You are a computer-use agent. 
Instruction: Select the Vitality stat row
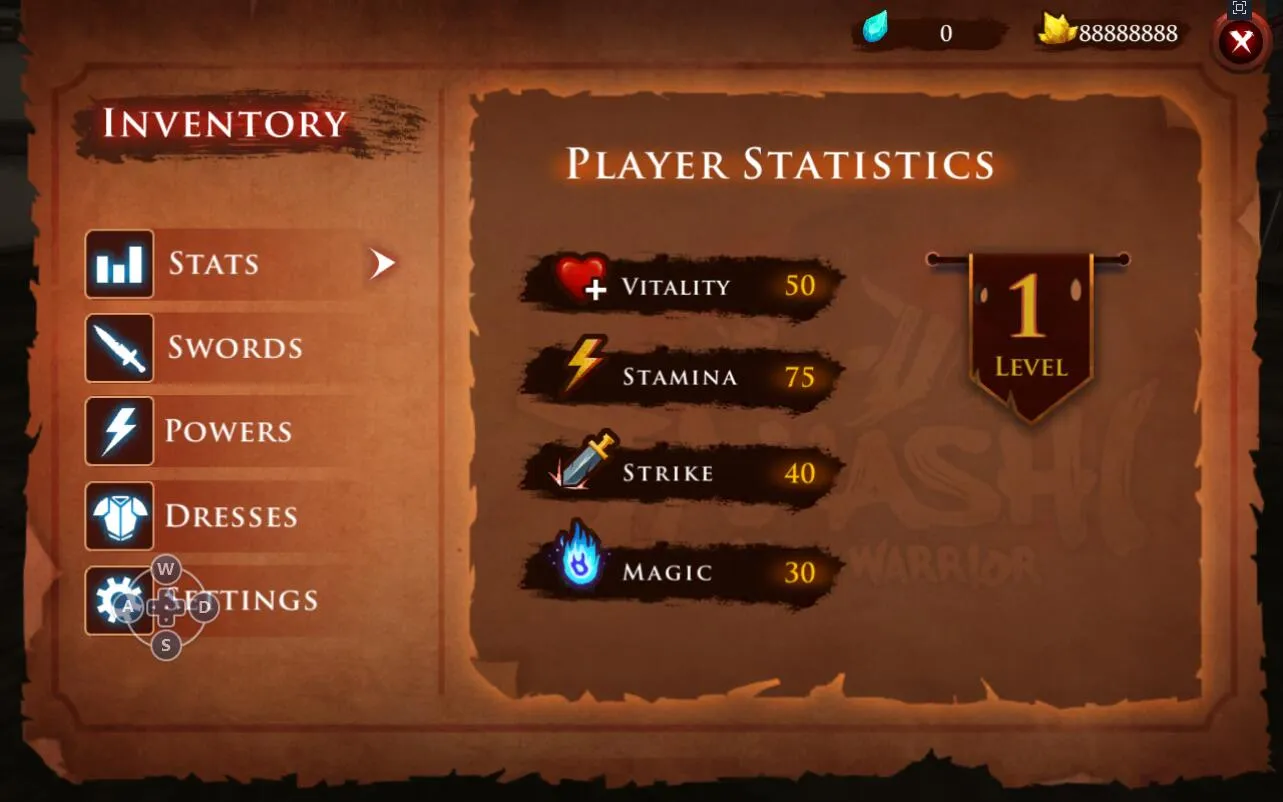[682, 286]
